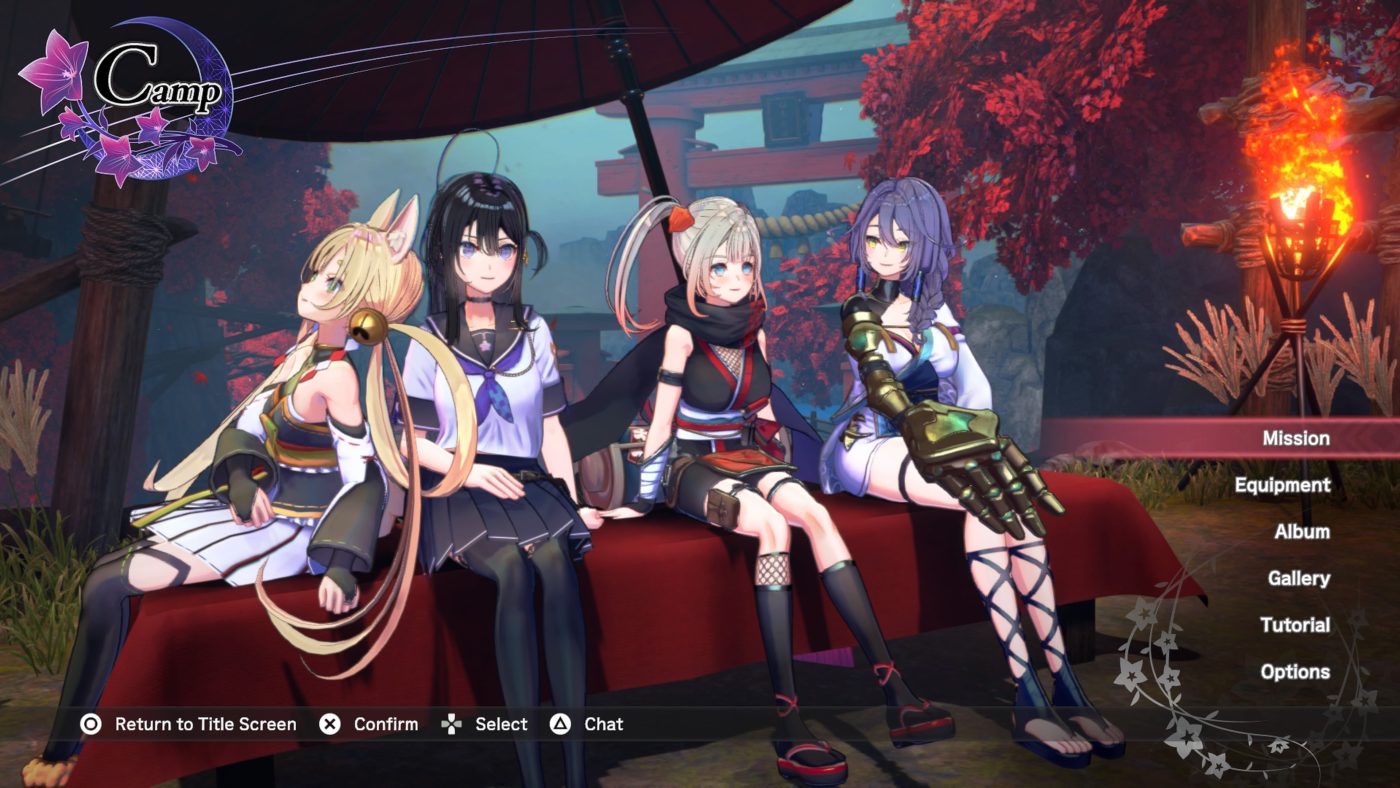
Task: Select Equipment from the camp menu
Action: tap(1284, 485)
